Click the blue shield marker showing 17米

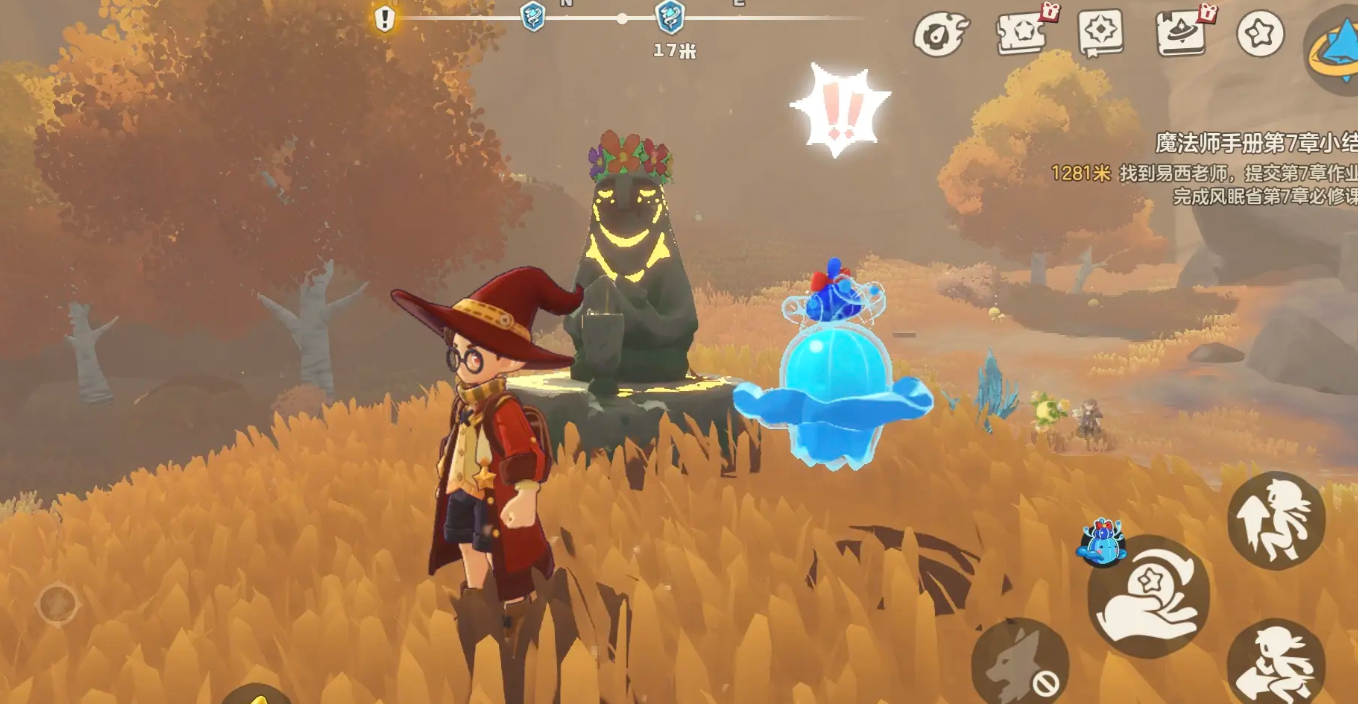pyautogui.click(x=669, y=16)
